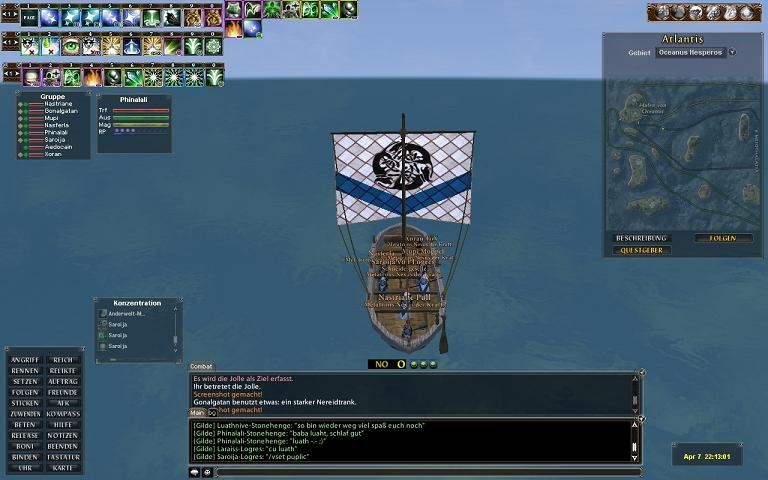
Task: Toggle the KOMPASS button
Action: click(62, 414)
